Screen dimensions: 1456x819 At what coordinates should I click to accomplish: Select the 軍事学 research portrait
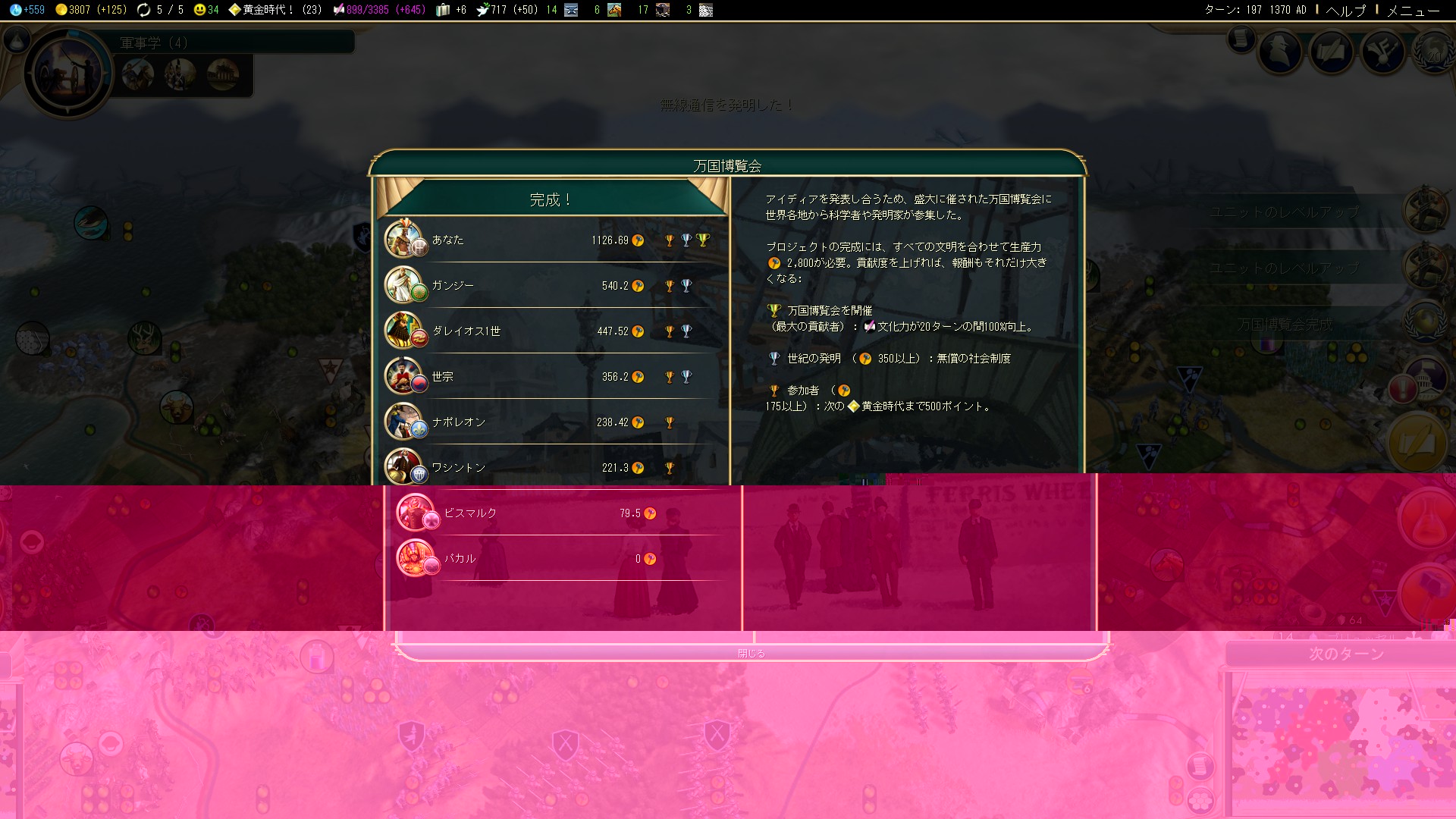pos(68,73)
